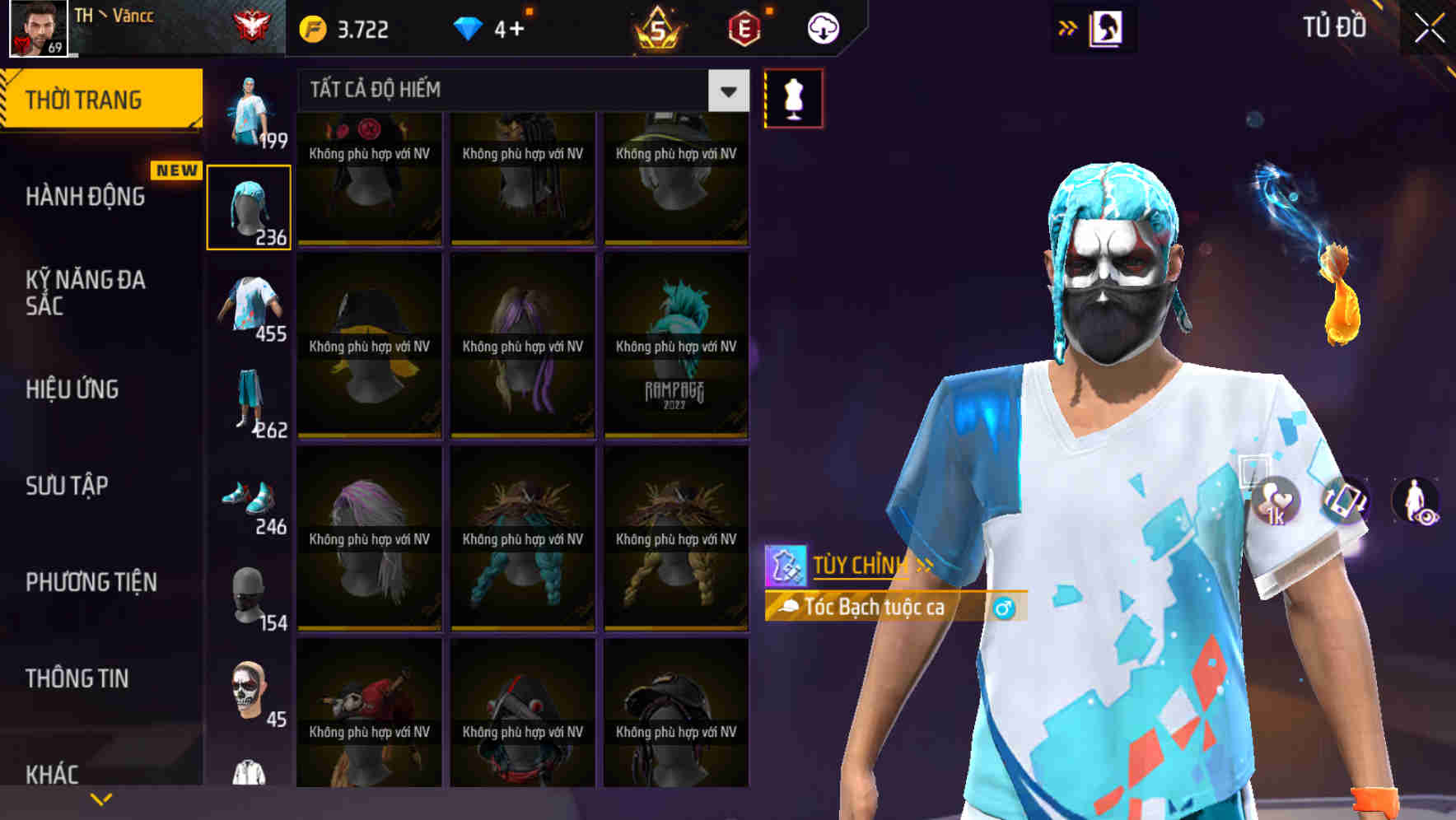Switch to the HÀNH ĐỘNG tab

(x=86, y=198)
